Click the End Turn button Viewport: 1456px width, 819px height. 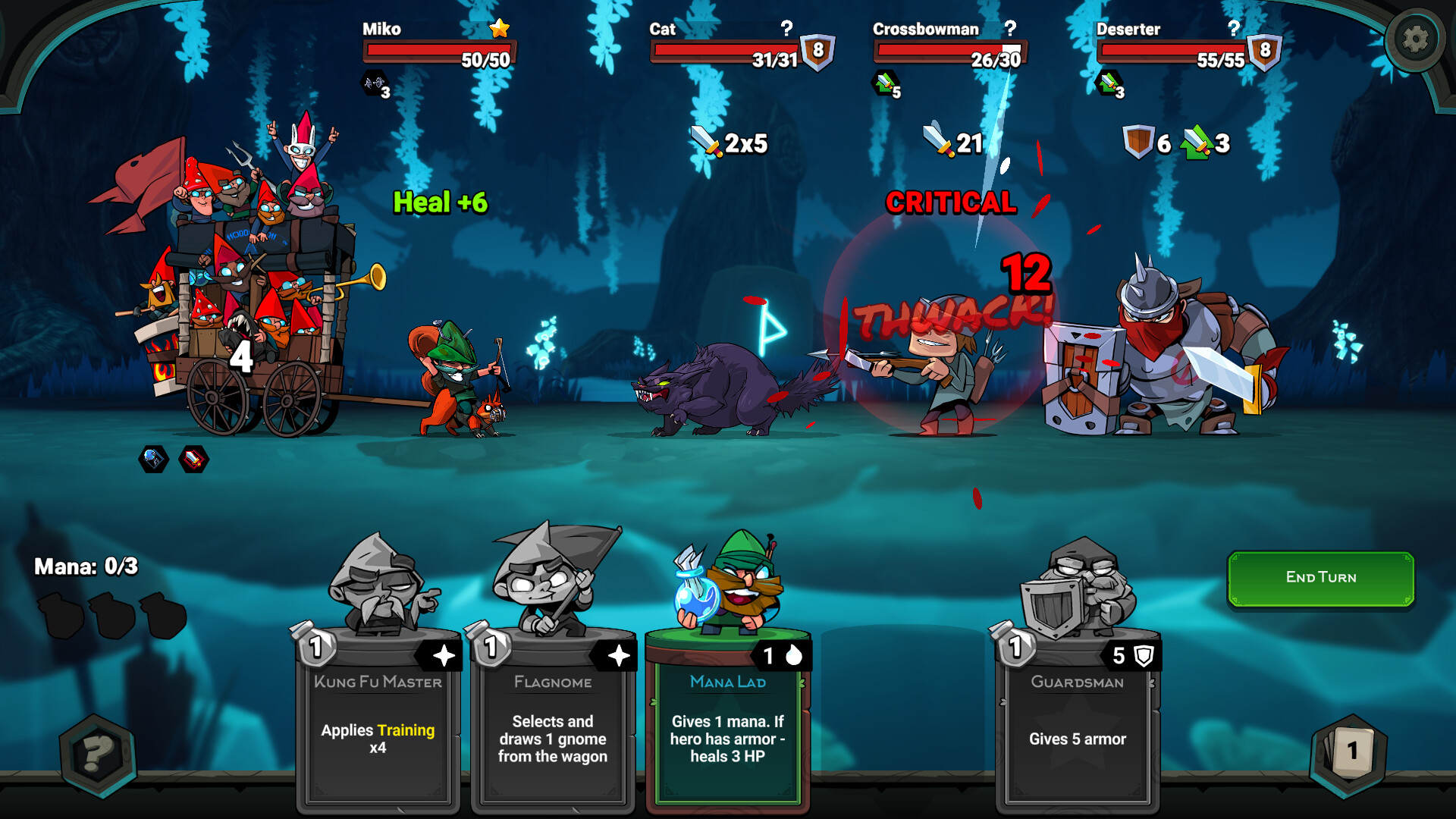point(1320,578)
